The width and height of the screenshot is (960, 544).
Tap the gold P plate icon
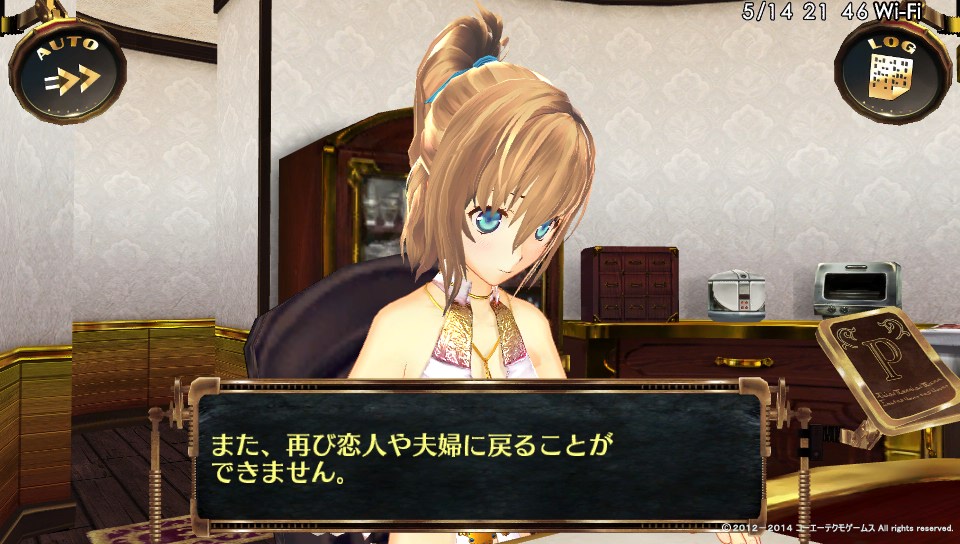point(886,368)
